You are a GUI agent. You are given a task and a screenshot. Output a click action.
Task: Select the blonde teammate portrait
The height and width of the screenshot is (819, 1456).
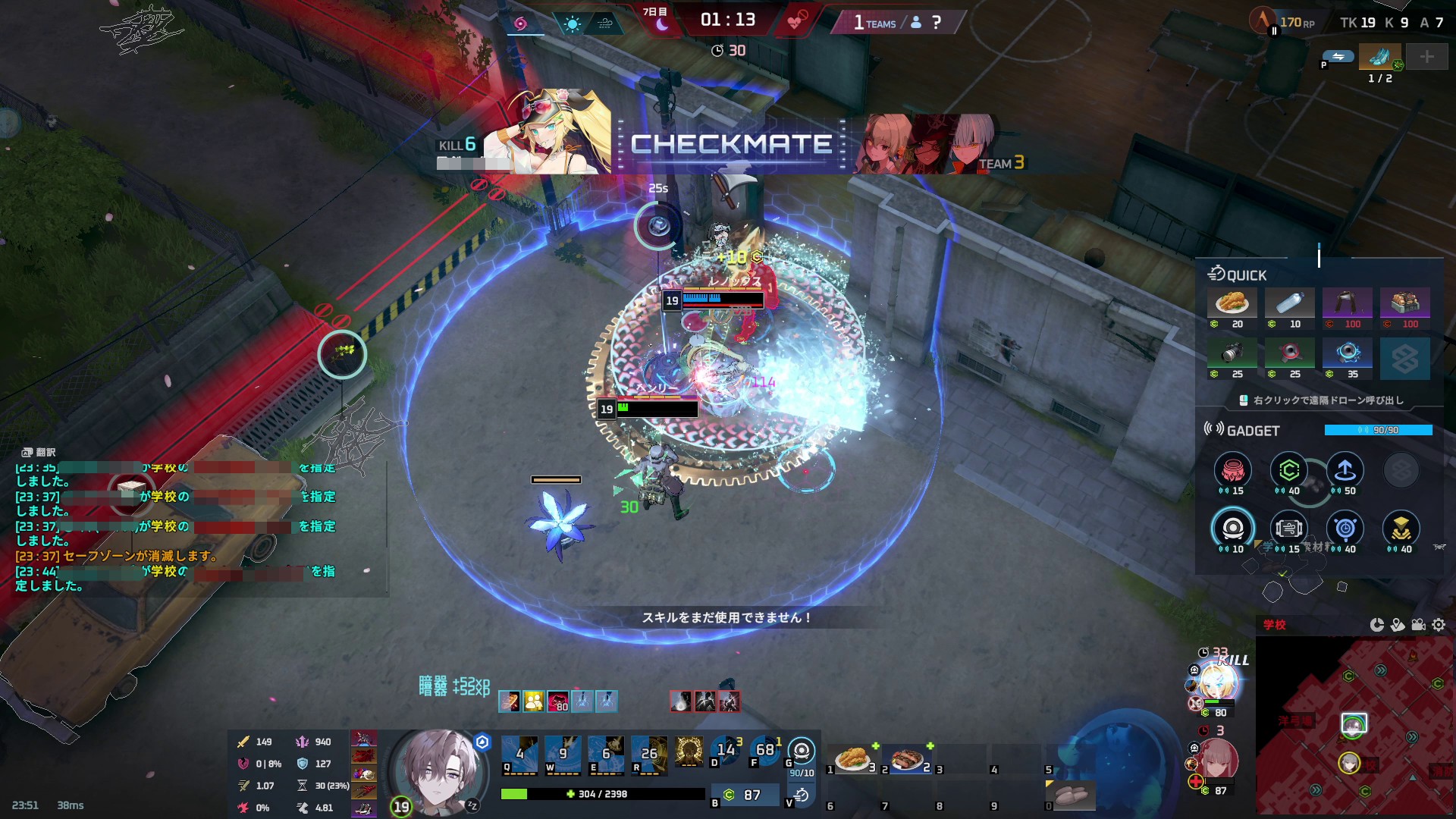[1219, 684]
